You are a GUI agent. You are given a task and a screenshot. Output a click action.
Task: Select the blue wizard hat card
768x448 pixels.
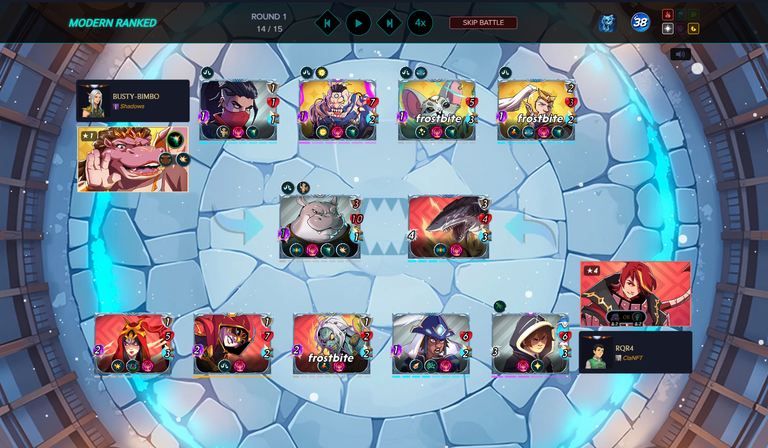(x=431, y=344)
